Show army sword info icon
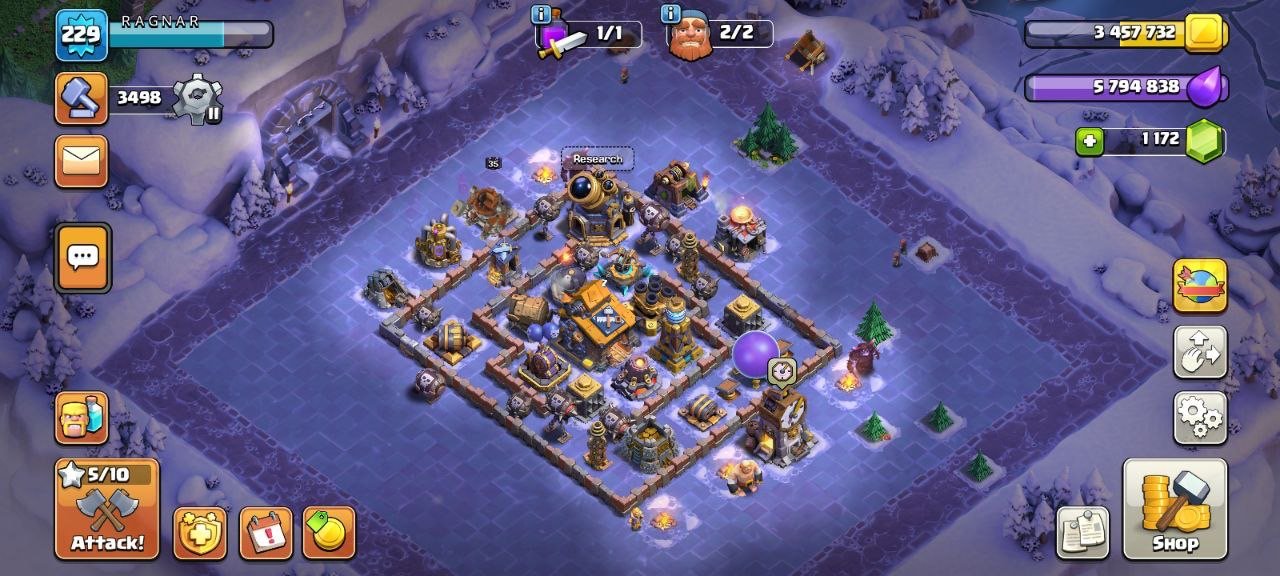Viewport: 1280px width, 576px height. point(541,14)
